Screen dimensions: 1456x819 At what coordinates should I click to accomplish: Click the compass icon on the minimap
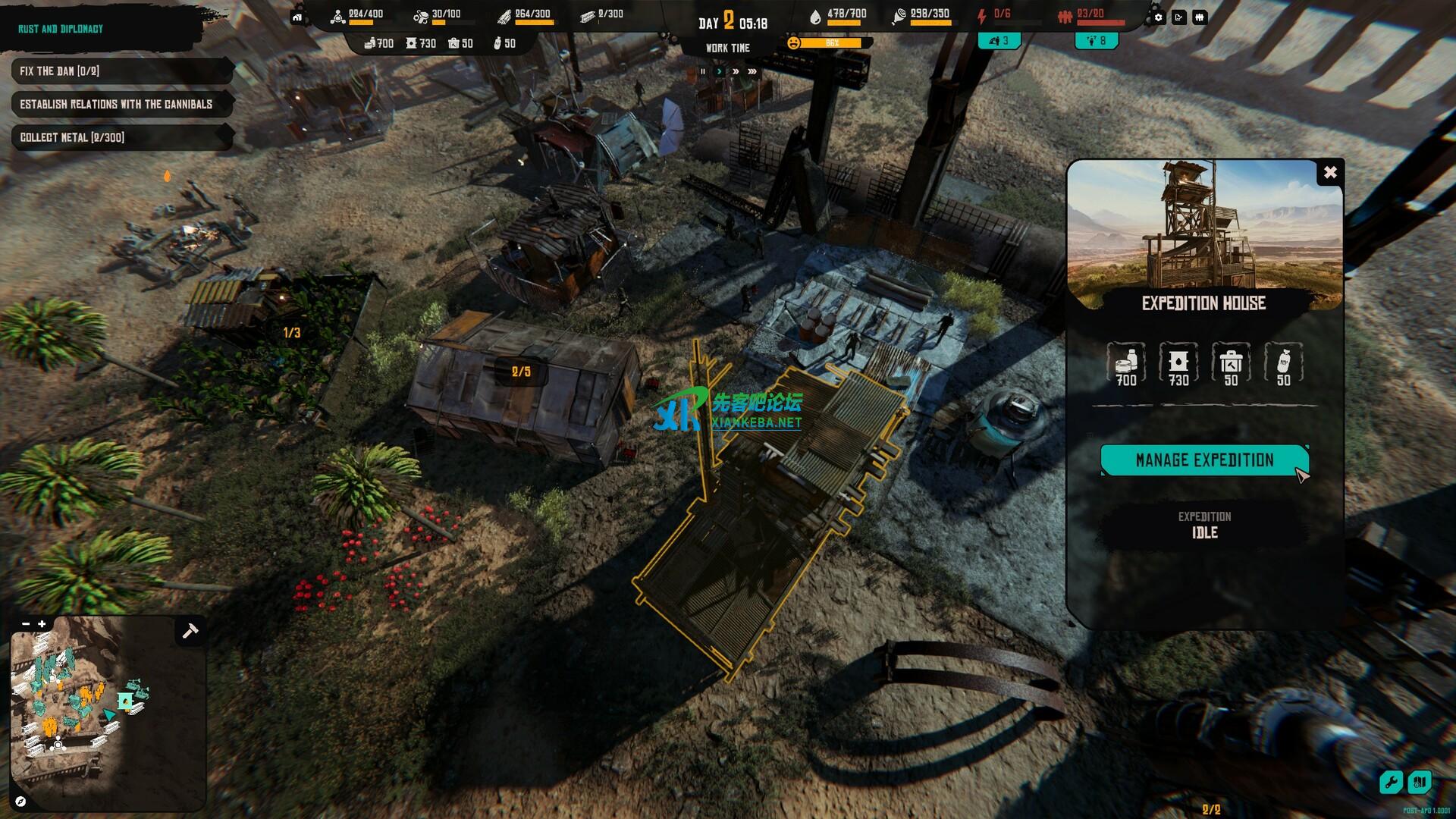point(20,801)
